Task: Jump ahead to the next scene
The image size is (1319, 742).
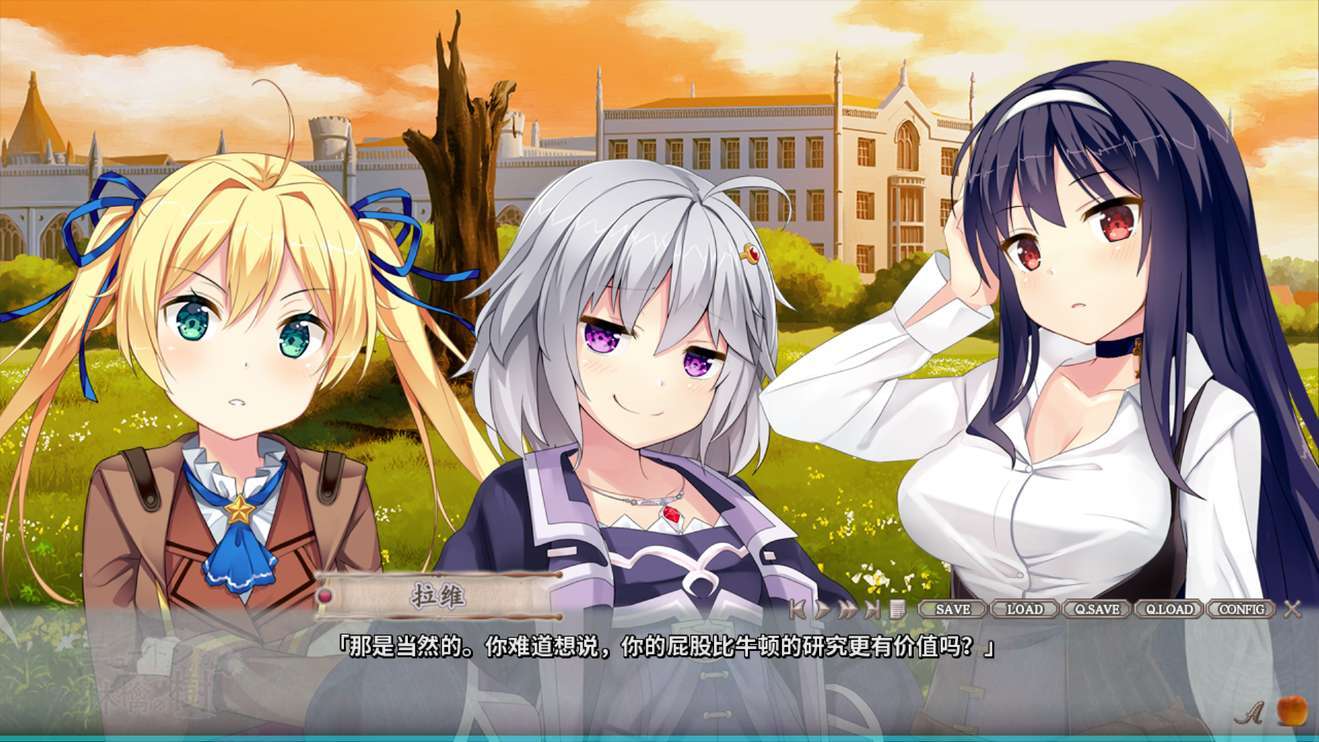Action: coord(873,609)
